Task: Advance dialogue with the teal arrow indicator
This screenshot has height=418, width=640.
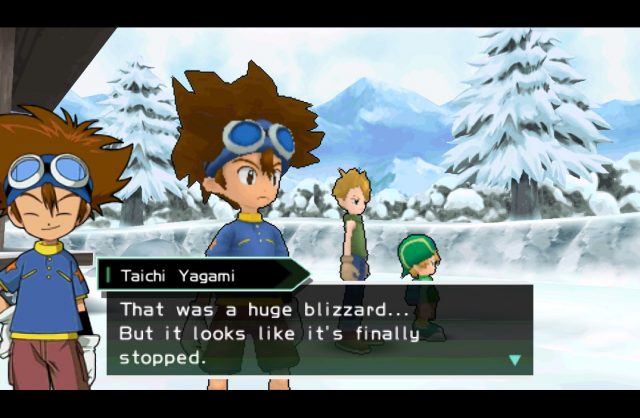Action: (x=515, y=360)
